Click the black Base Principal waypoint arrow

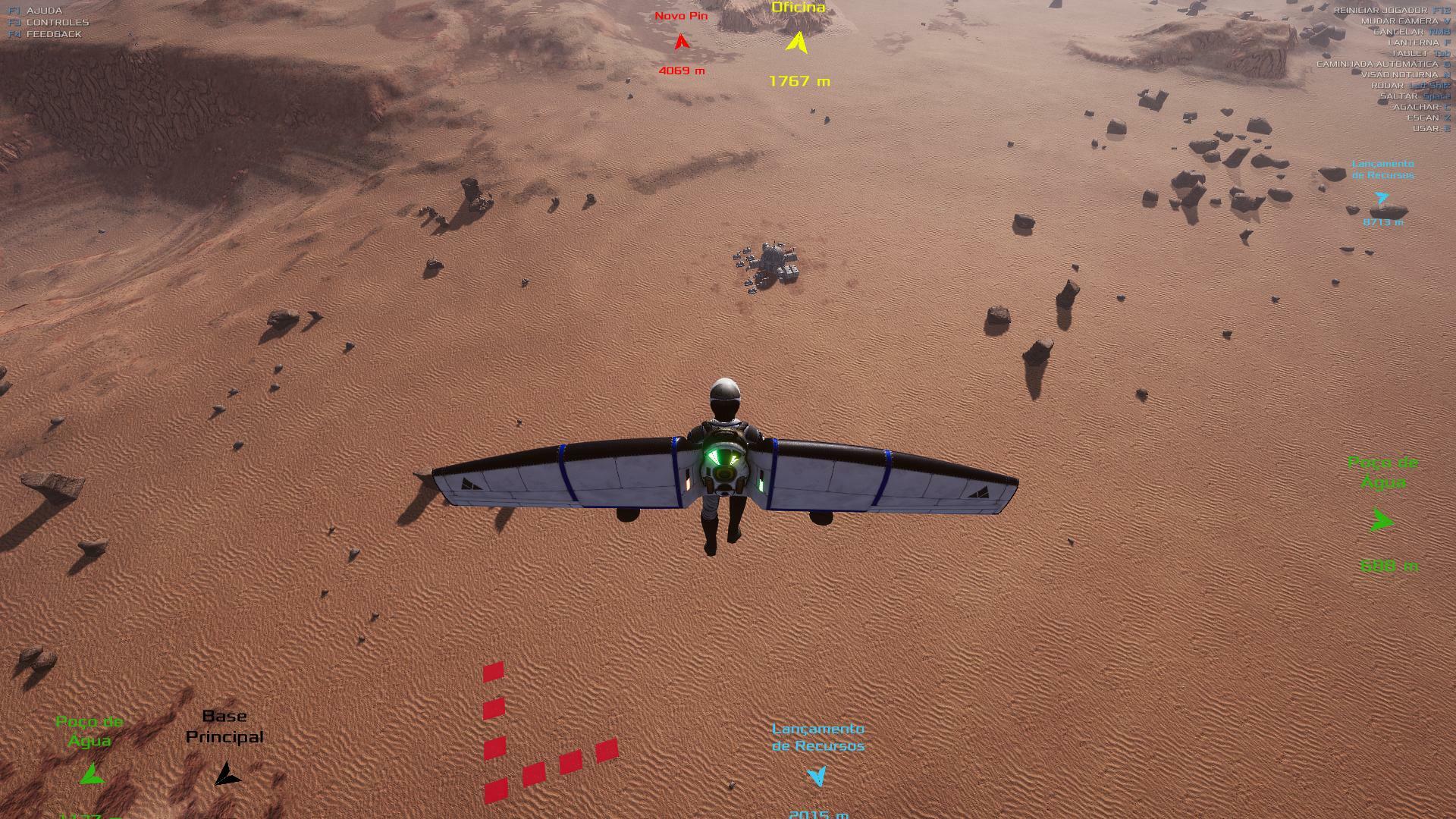(226, 774)
